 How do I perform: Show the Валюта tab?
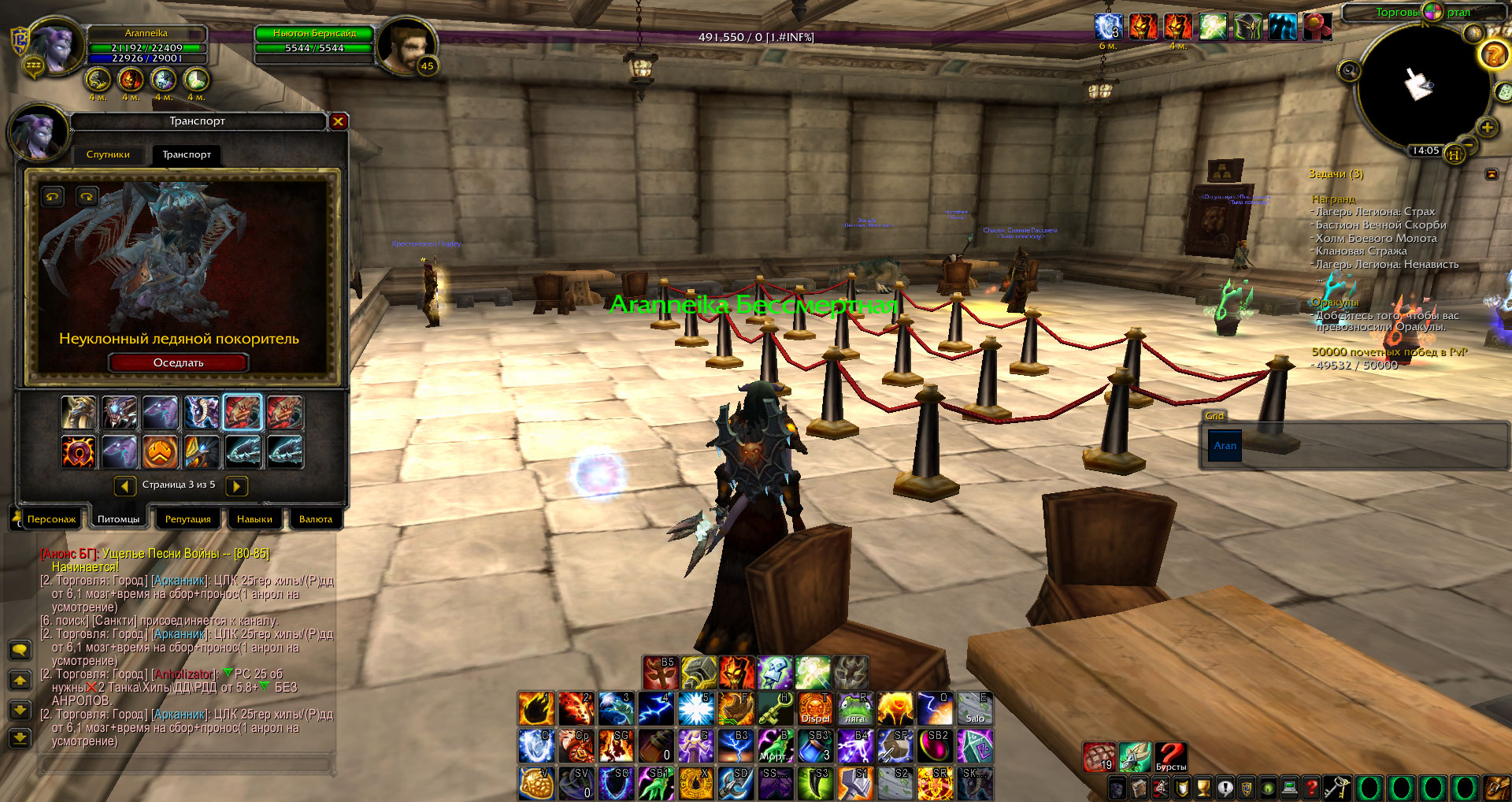[316, 519]
